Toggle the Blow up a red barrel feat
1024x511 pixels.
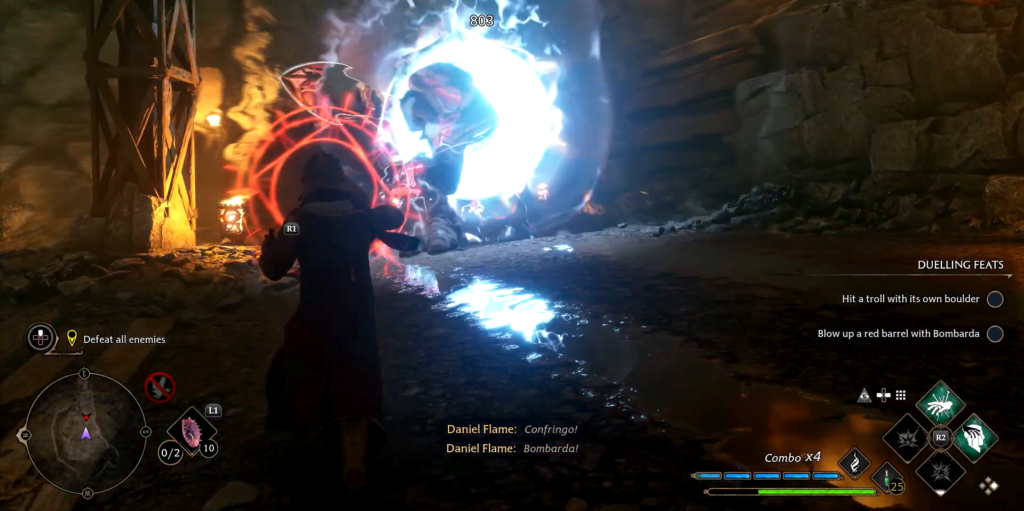[995, 334]
